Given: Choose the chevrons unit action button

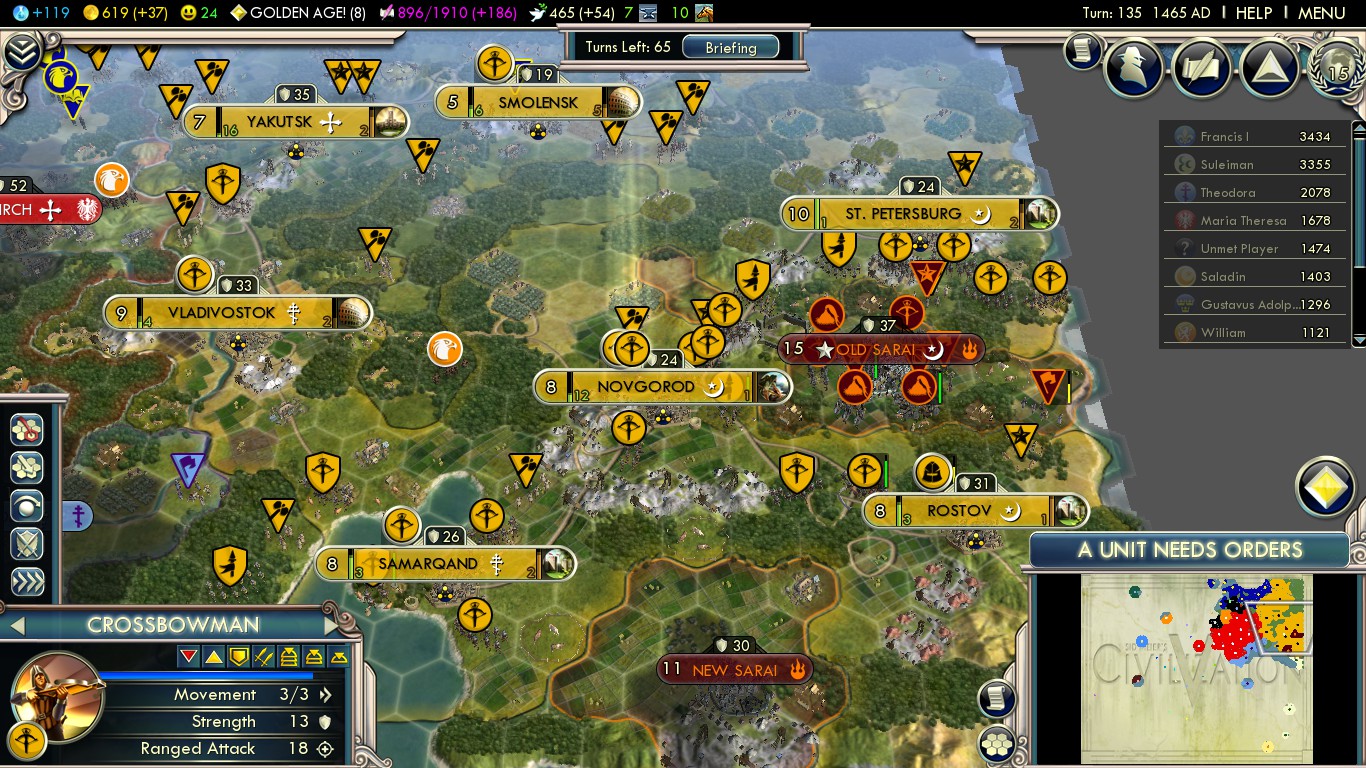Looking at the screenshot, I should 27,582.
